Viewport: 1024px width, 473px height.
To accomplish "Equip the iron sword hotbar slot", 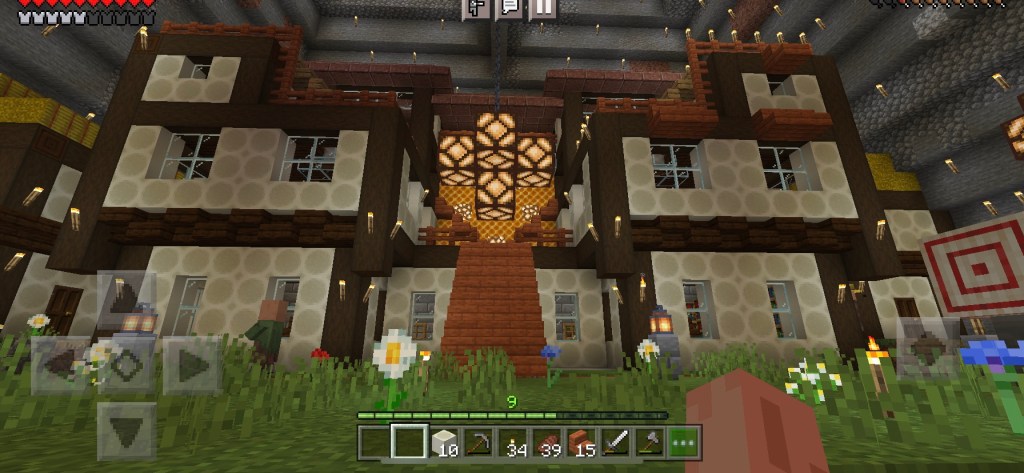I will (616, 439).
